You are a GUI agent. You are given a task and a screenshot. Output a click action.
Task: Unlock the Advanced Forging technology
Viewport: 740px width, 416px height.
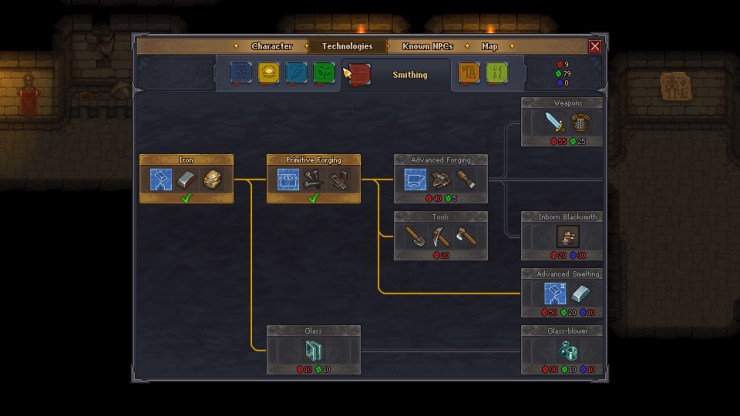coord(441,179)
